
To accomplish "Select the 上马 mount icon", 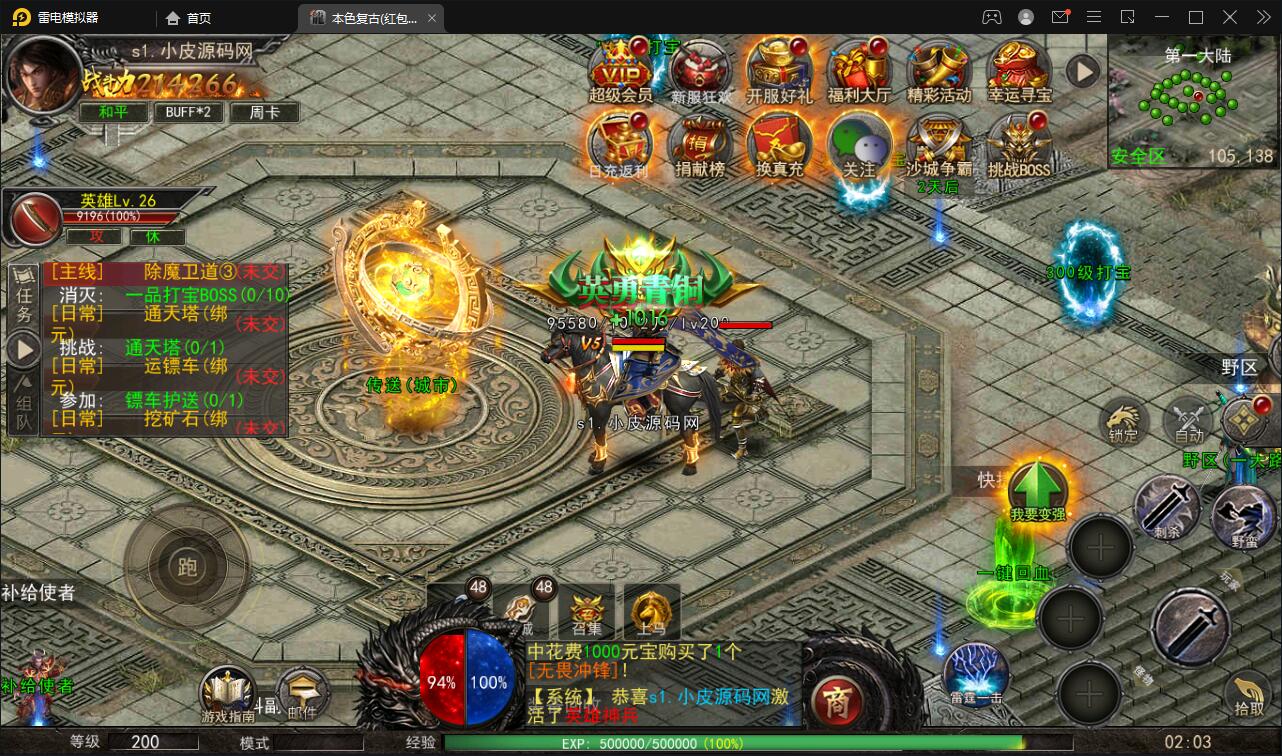I will pos(653,610).
